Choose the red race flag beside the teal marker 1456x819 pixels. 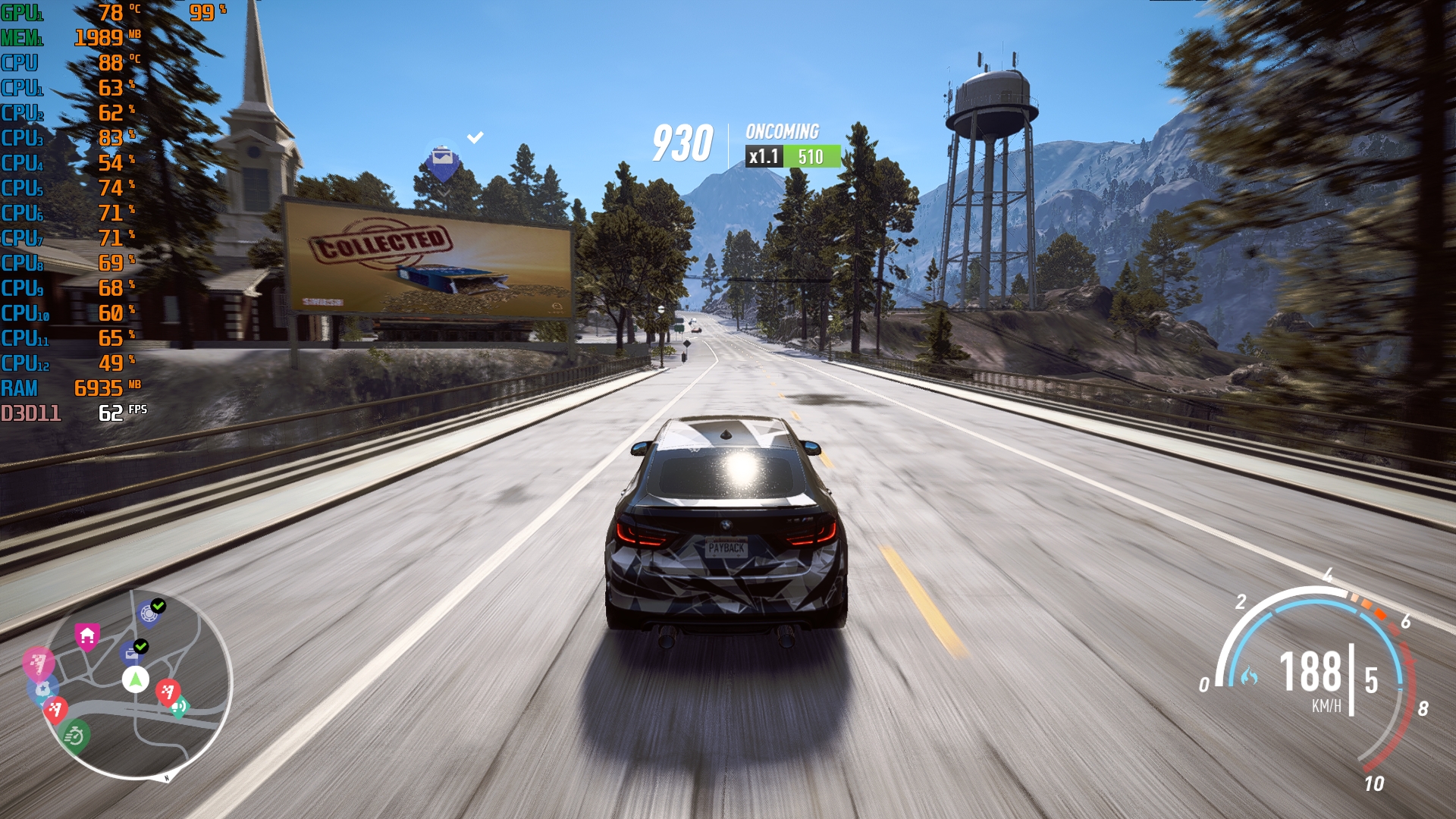point(167,691)
